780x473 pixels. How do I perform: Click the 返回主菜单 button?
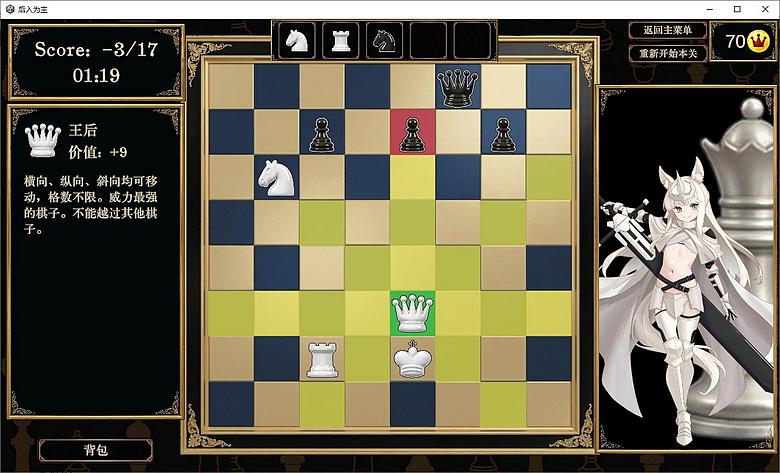tap(668, 31)
